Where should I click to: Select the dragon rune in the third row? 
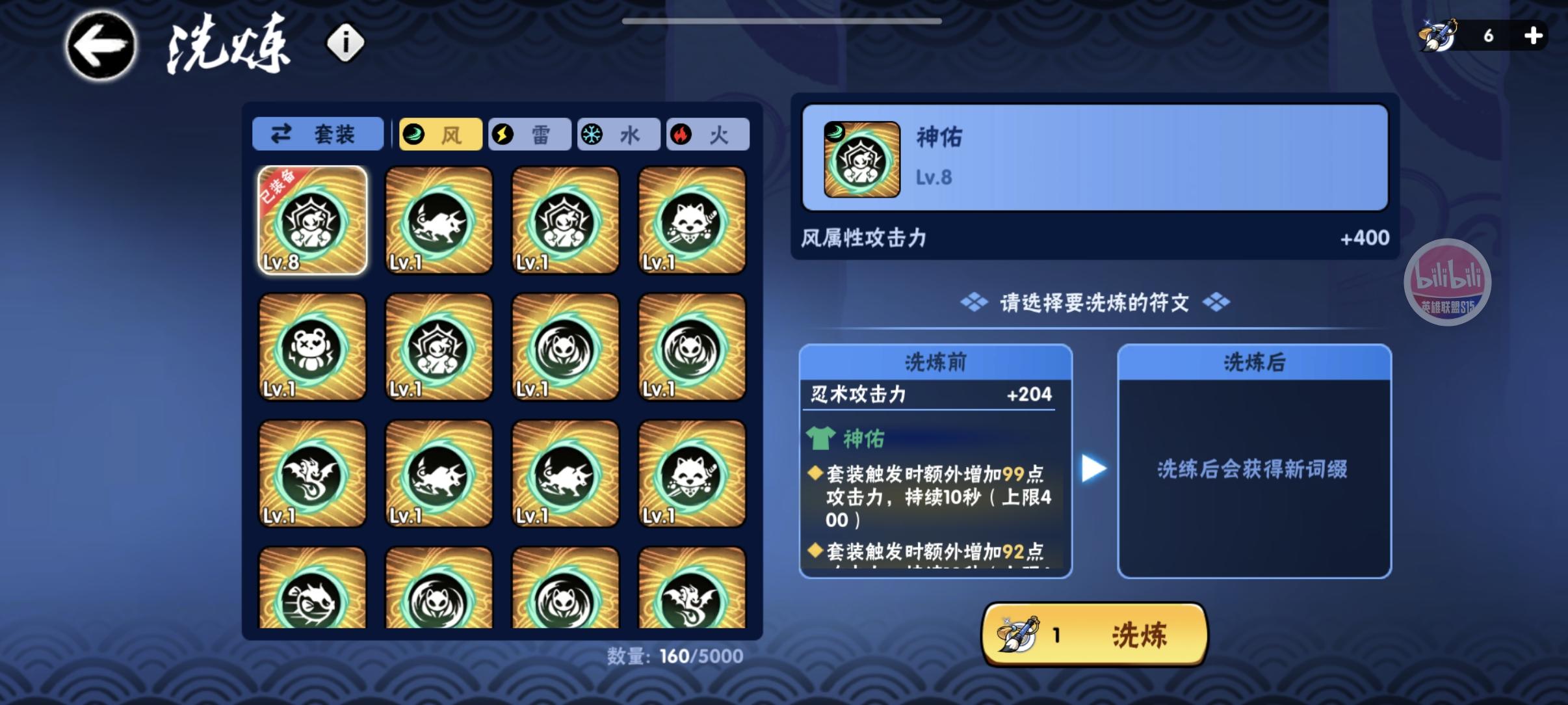(x=312, y=472)
